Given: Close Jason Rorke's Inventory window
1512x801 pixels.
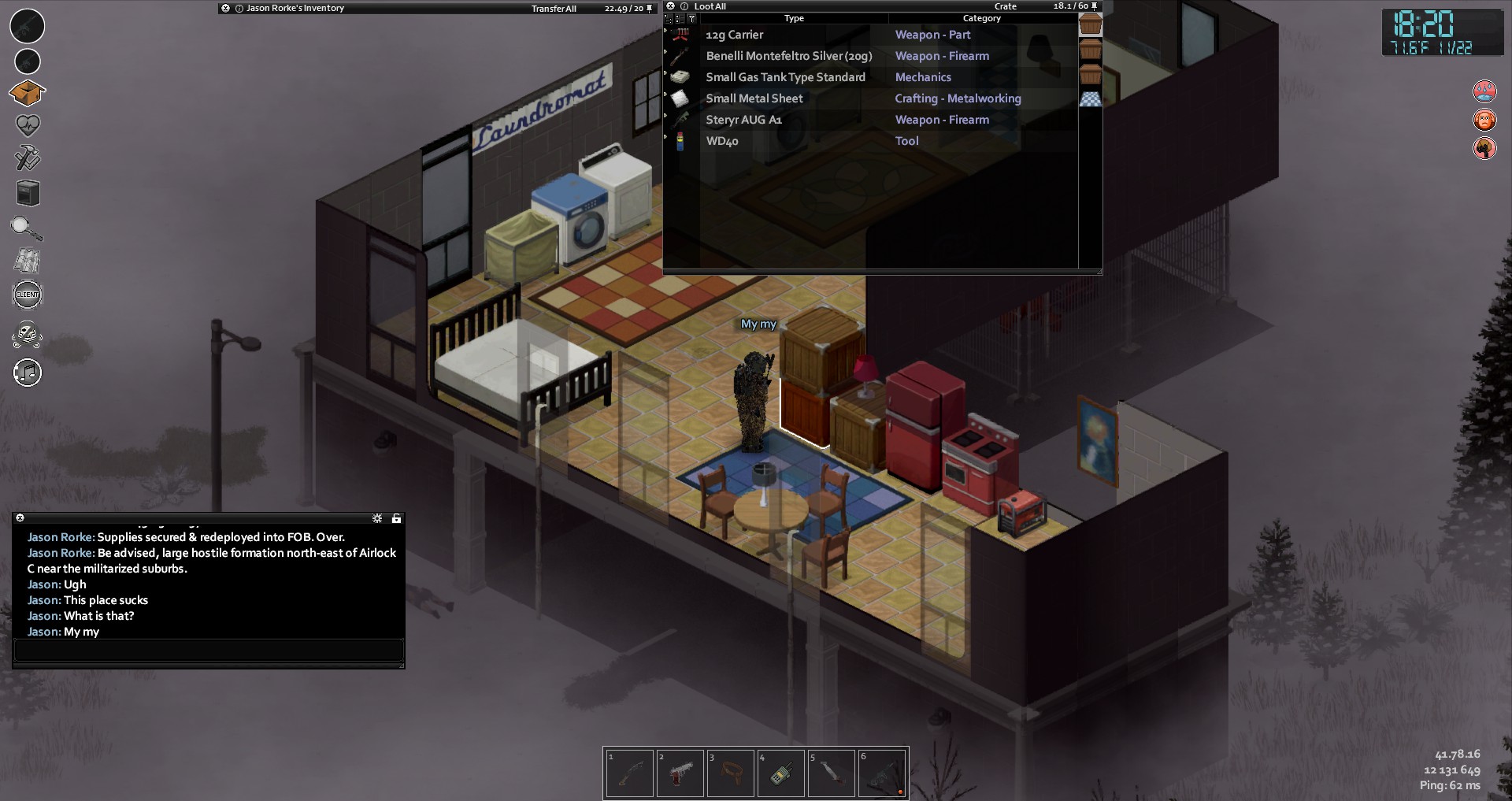Looking at the screenshot, I should point(226,8).
